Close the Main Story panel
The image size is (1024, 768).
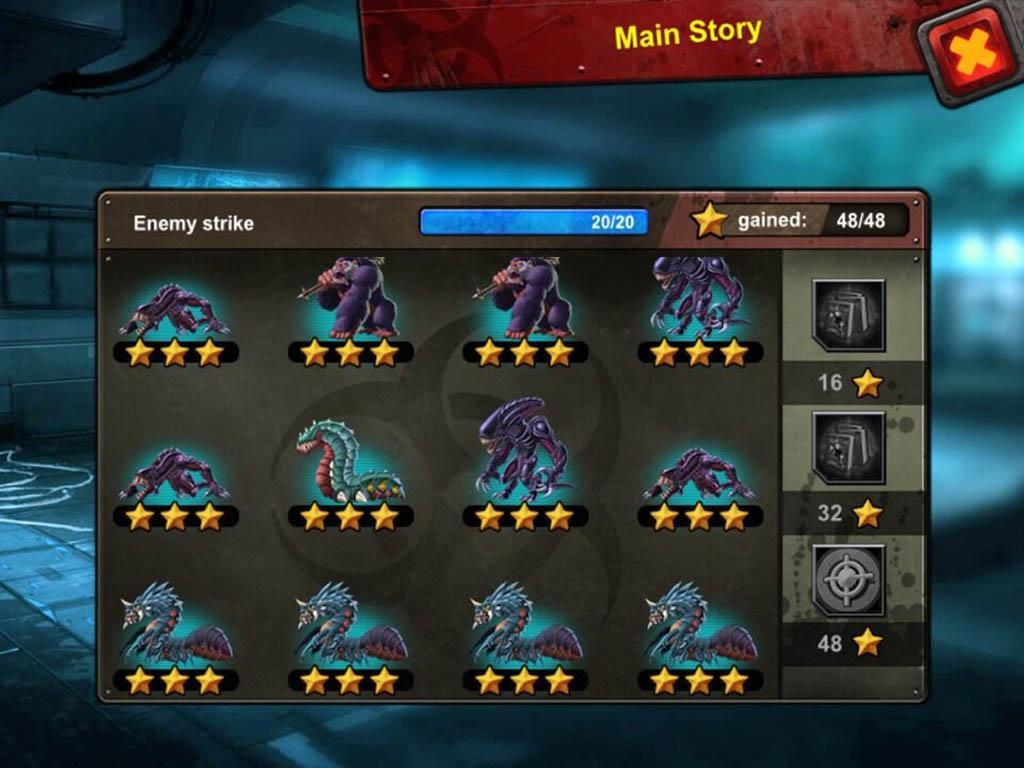coord(971,53)
